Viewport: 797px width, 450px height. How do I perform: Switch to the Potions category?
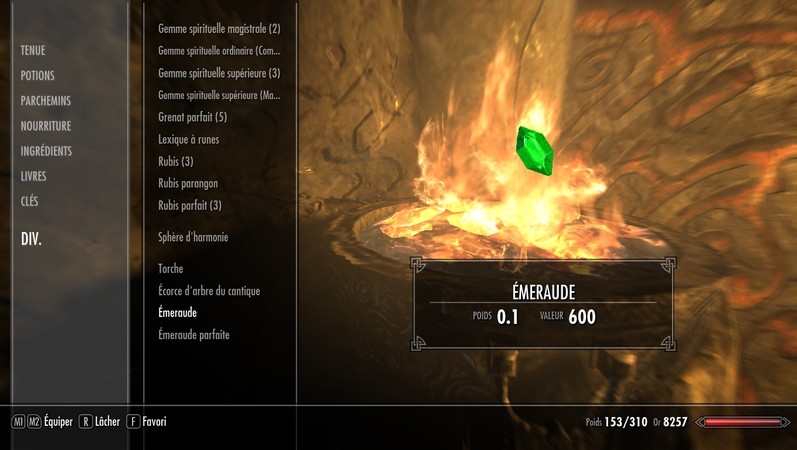click(38, 76)
